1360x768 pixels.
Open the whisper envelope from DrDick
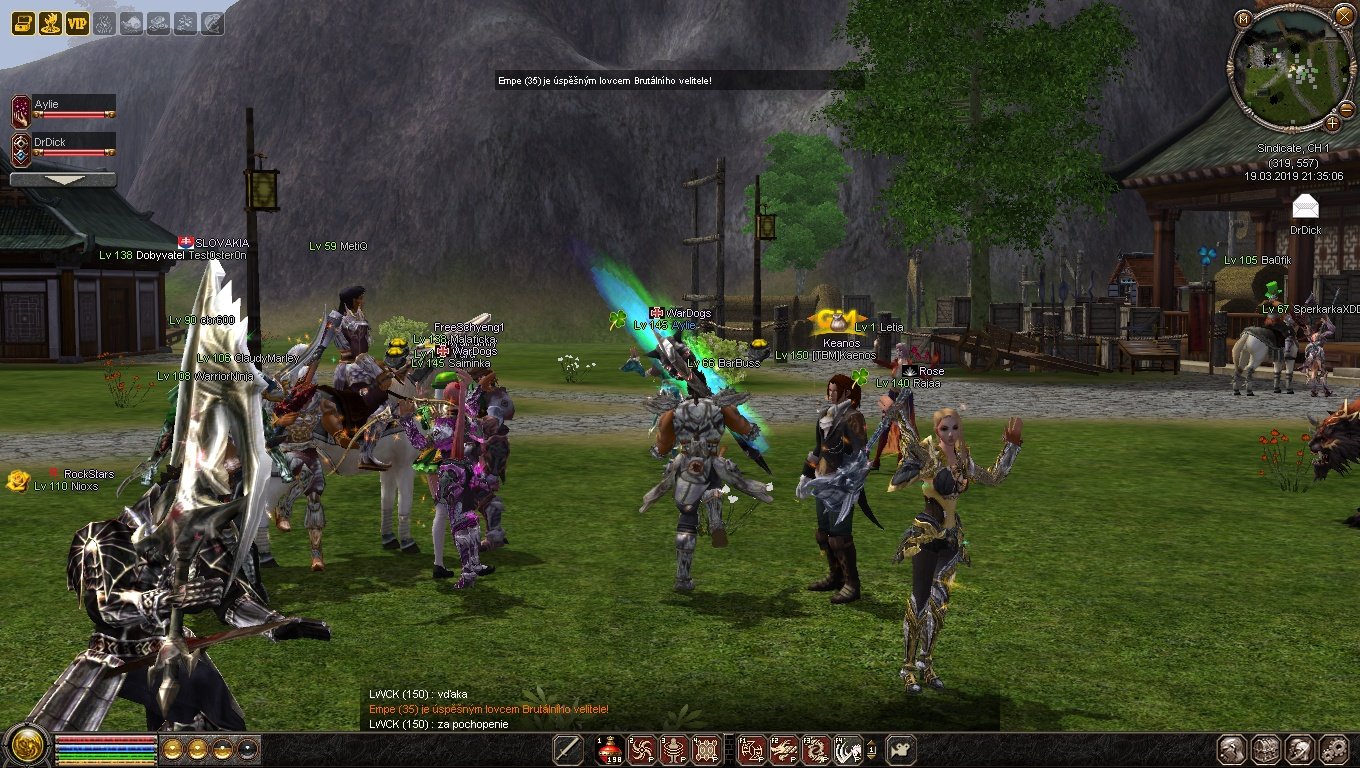pos(1305,207)
